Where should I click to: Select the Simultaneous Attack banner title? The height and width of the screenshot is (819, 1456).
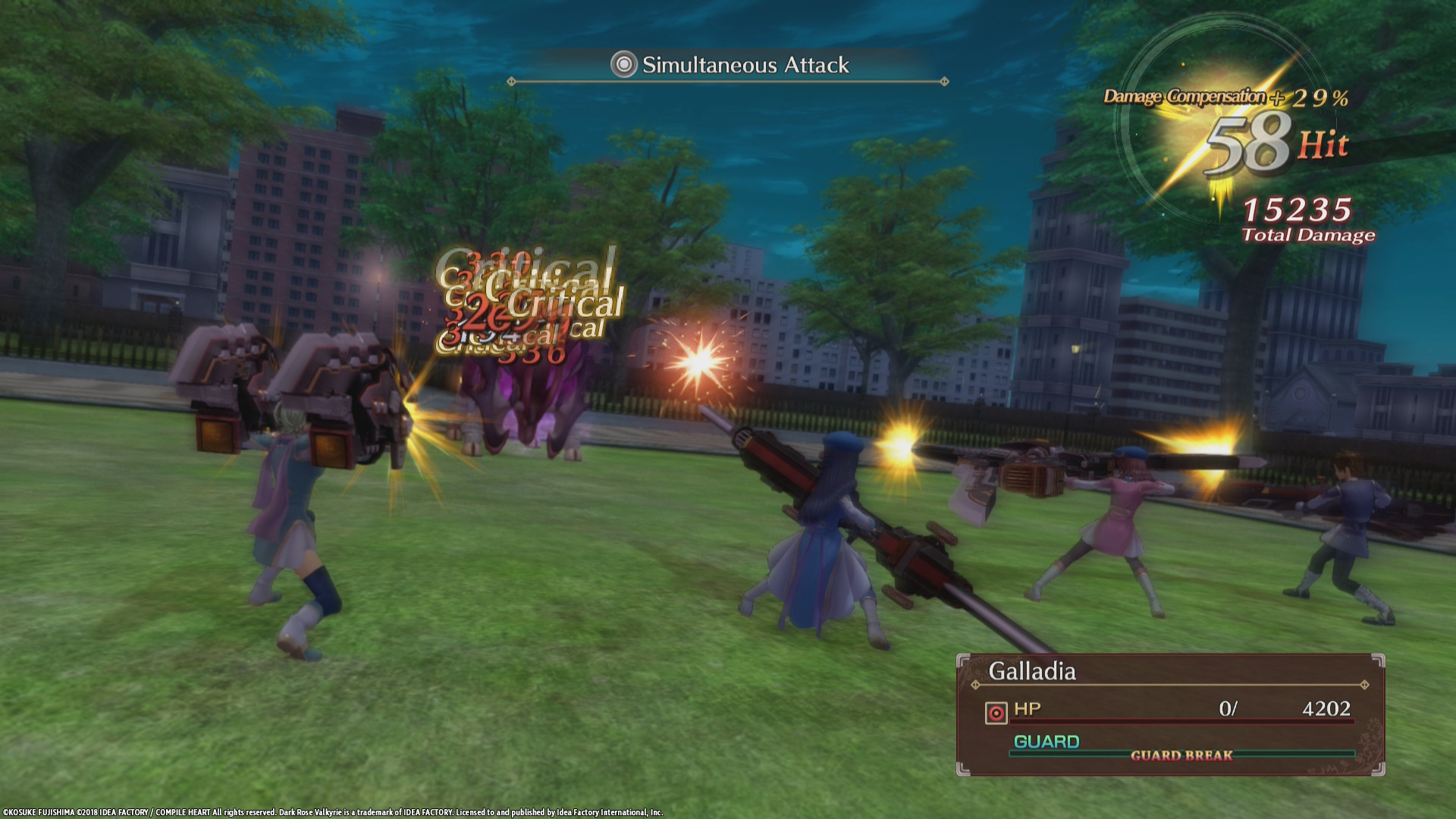pos(745,65)
